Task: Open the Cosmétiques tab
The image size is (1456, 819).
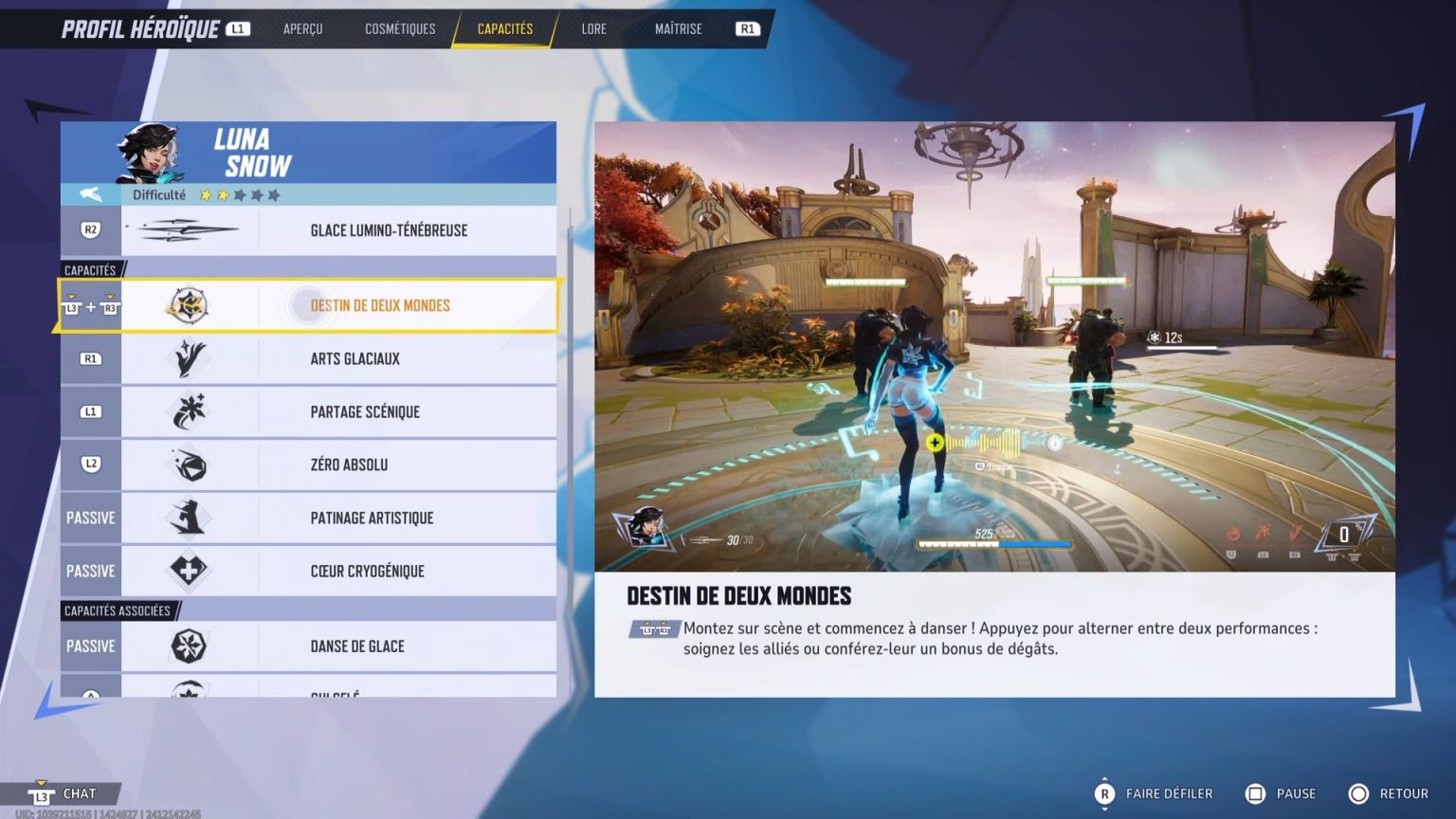Action: 399,28
